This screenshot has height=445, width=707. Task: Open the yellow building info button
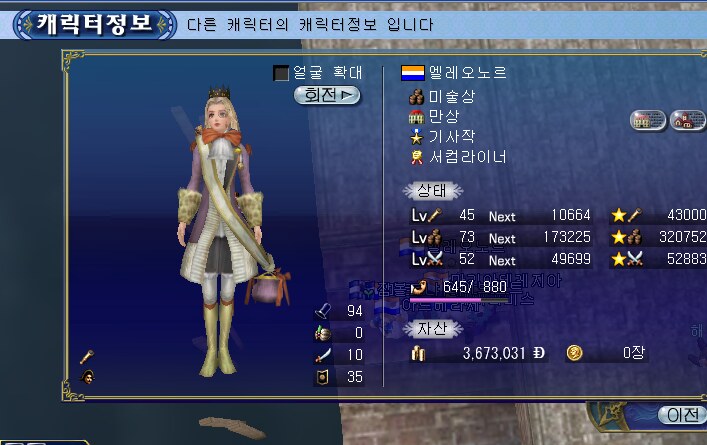coord(647,119)
